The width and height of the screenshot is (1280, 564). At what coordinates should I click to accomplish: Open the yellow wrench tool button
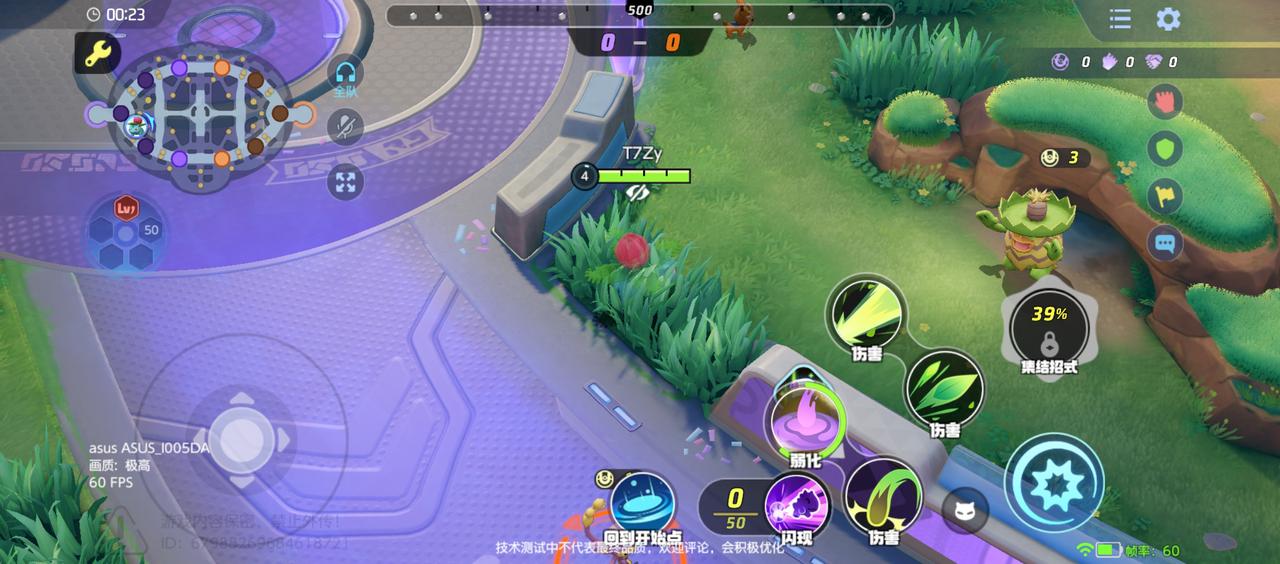click(97, 55)
